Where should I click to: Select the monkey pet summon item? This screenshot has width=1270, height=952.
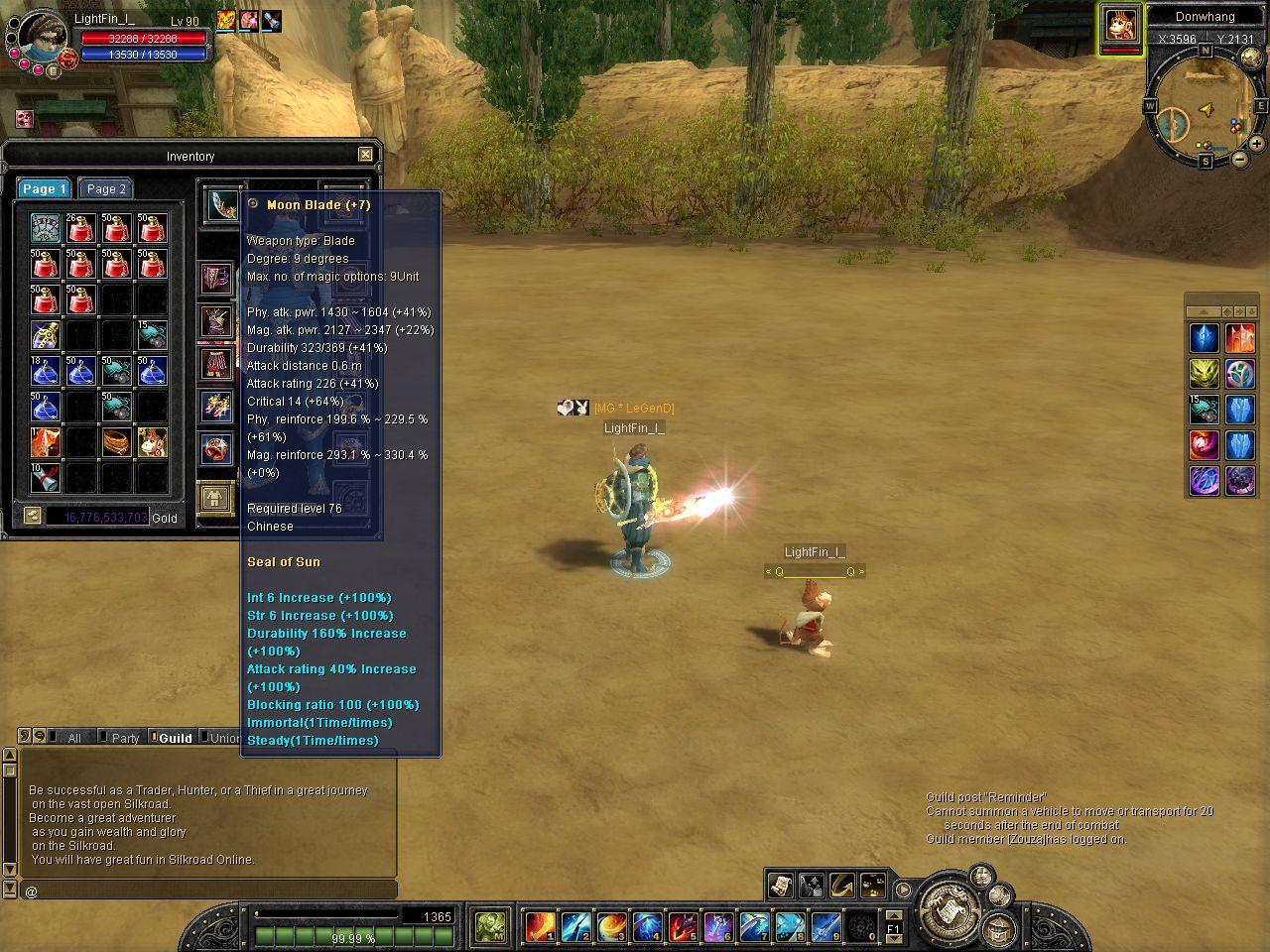tap(152, 441)
